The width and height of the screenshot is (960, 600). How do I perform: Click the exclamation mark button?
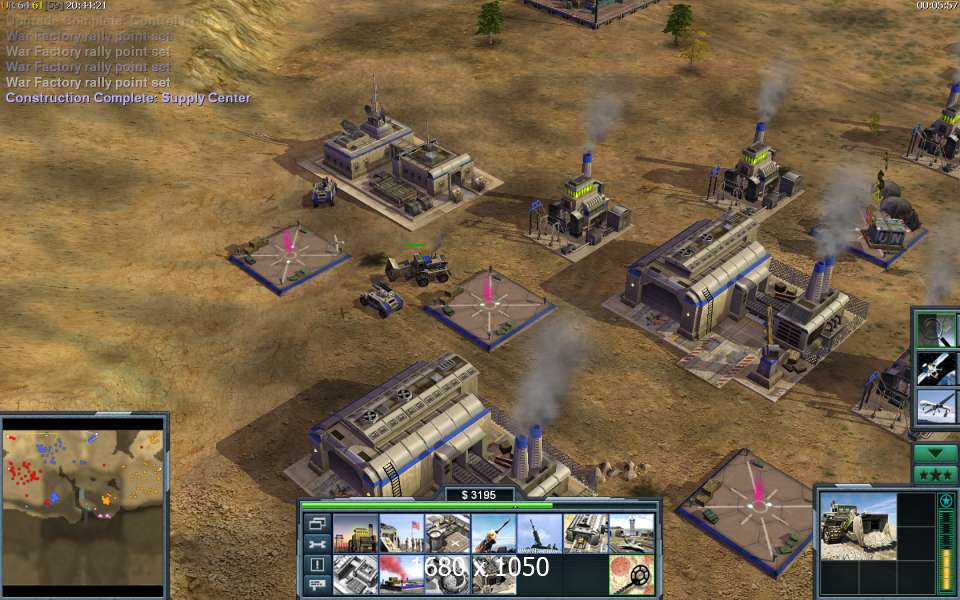click(317, 565)
